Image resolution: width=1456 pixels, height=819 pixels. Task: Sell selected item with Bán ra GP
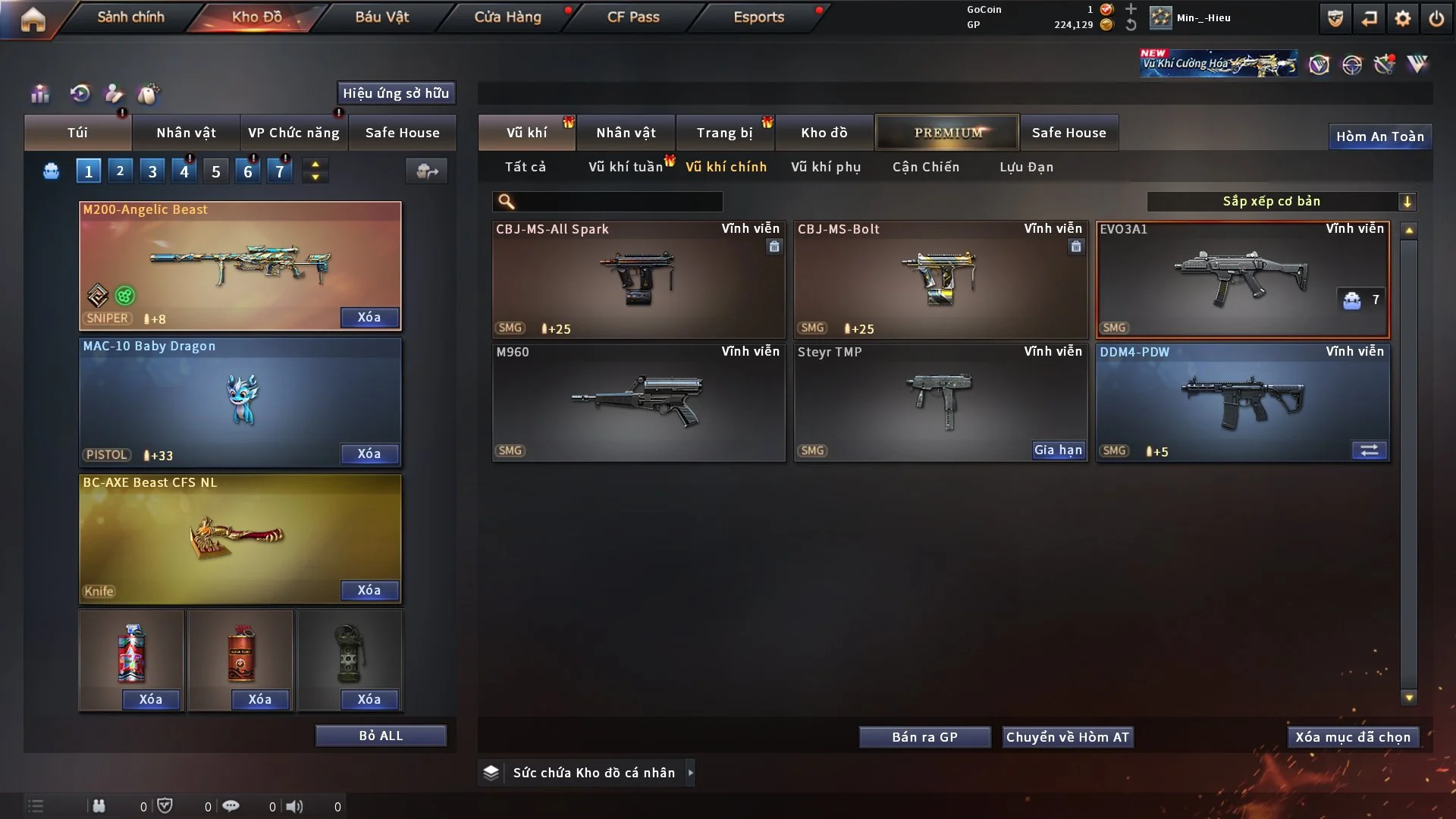click(x=924, y=737)
